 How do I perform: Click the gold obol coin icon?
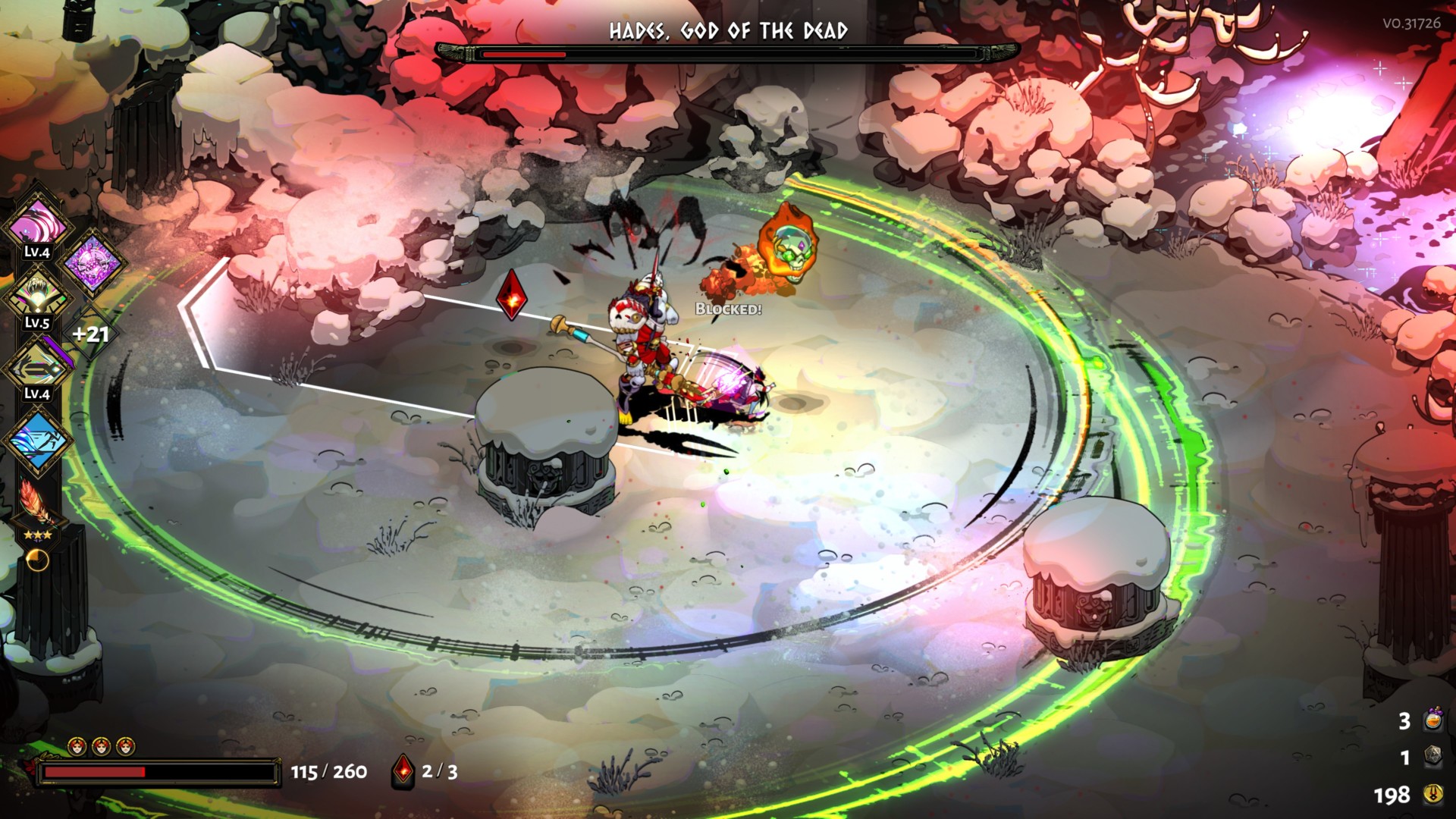tap(1432, 794)
